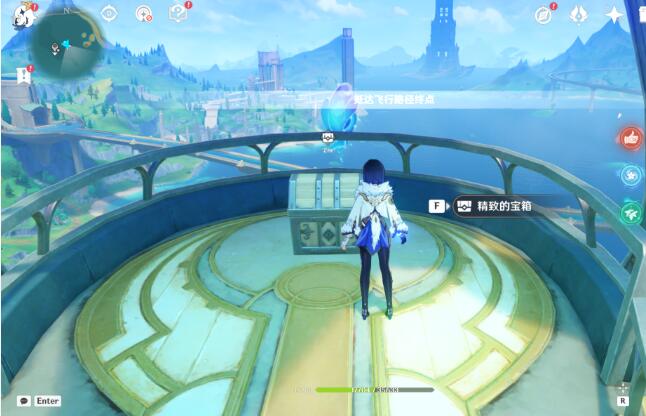Select the red thumbs-up icon
This screenshot has width=646, height=416.
point(630,139)
